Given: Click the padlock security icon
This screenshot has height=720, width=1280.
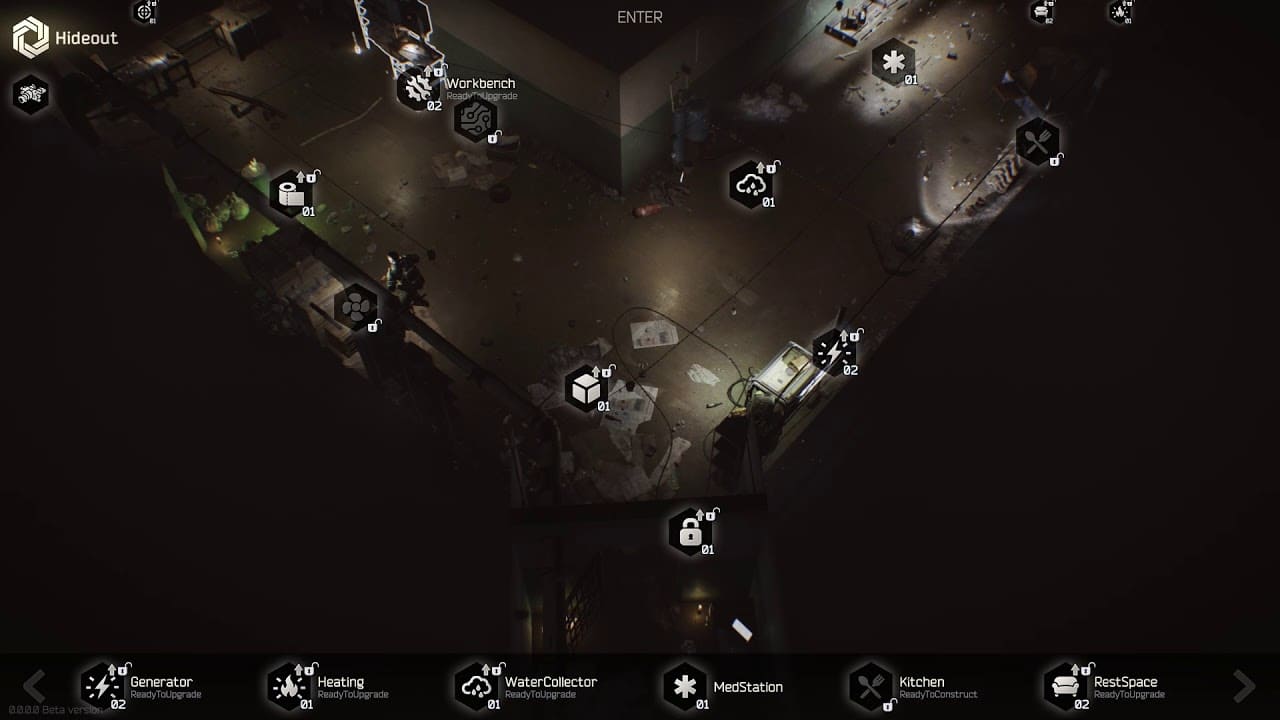Looking at the screenshot, I should pos(690,532).
